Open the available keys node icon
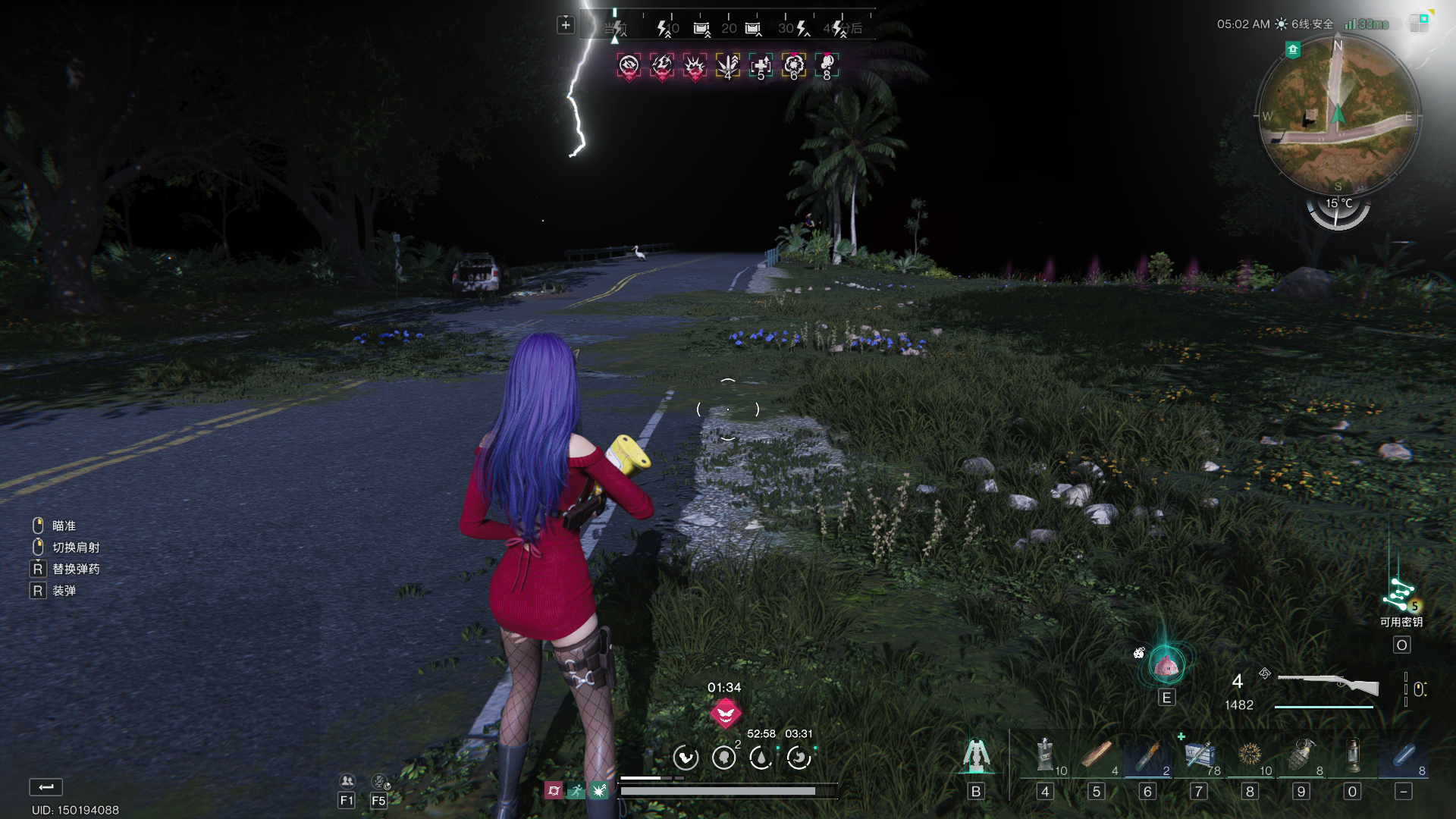Viewport: 1456px width, 819px height. 1400,595
